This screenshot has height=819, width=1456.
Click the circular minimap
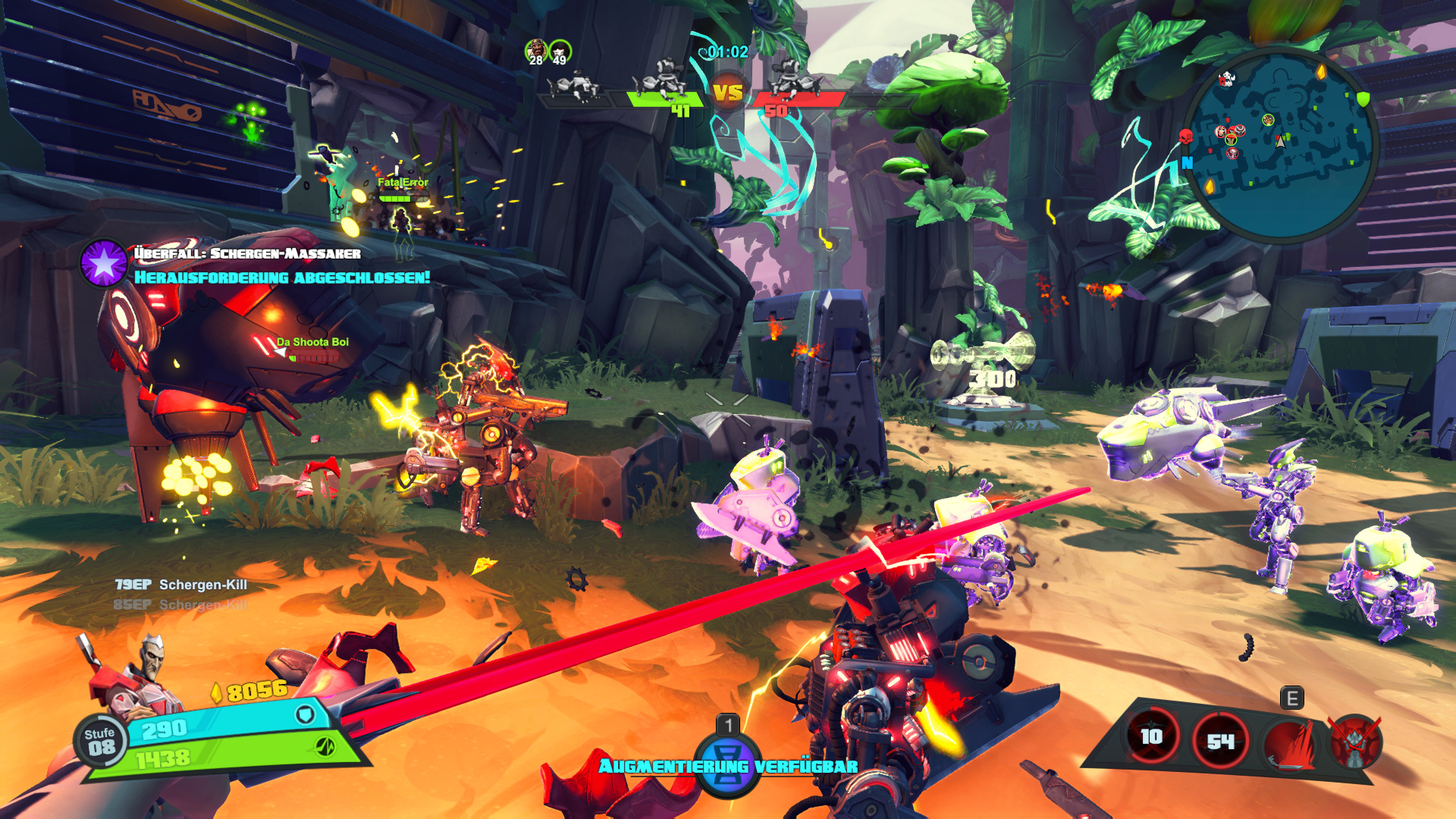click(x=1280, y=144)
